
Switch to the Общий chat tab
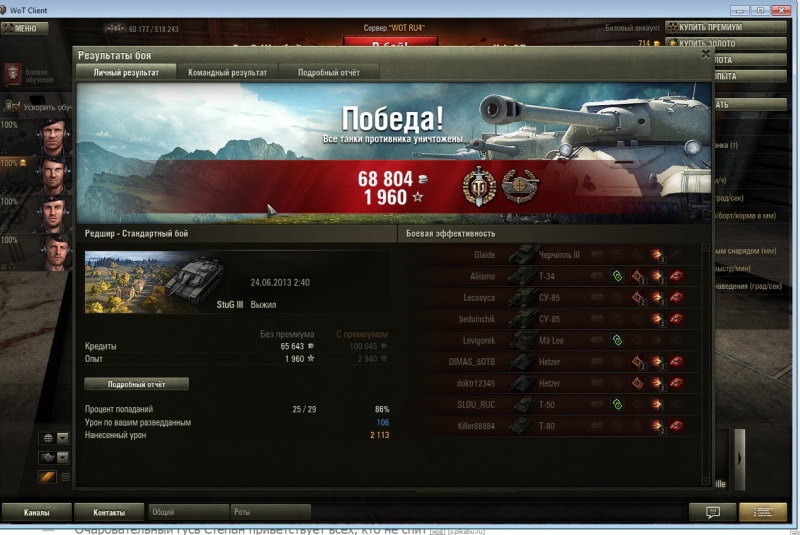coord(187,512)
